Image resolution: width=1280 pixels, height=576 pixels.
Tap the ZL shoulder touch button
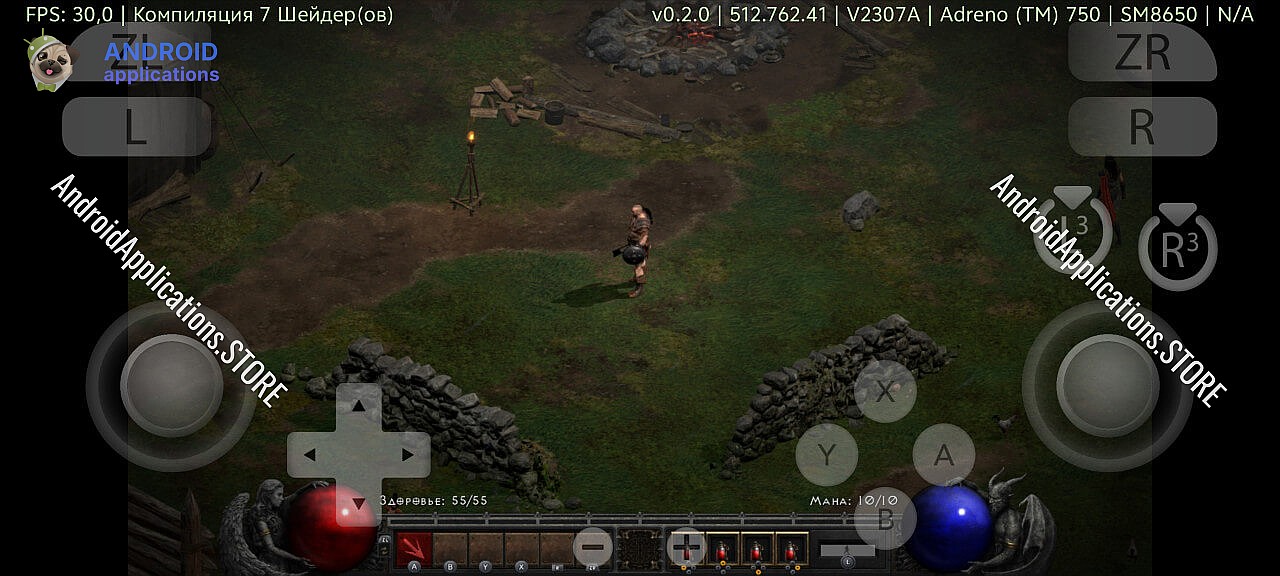click(x=137, y=50)
